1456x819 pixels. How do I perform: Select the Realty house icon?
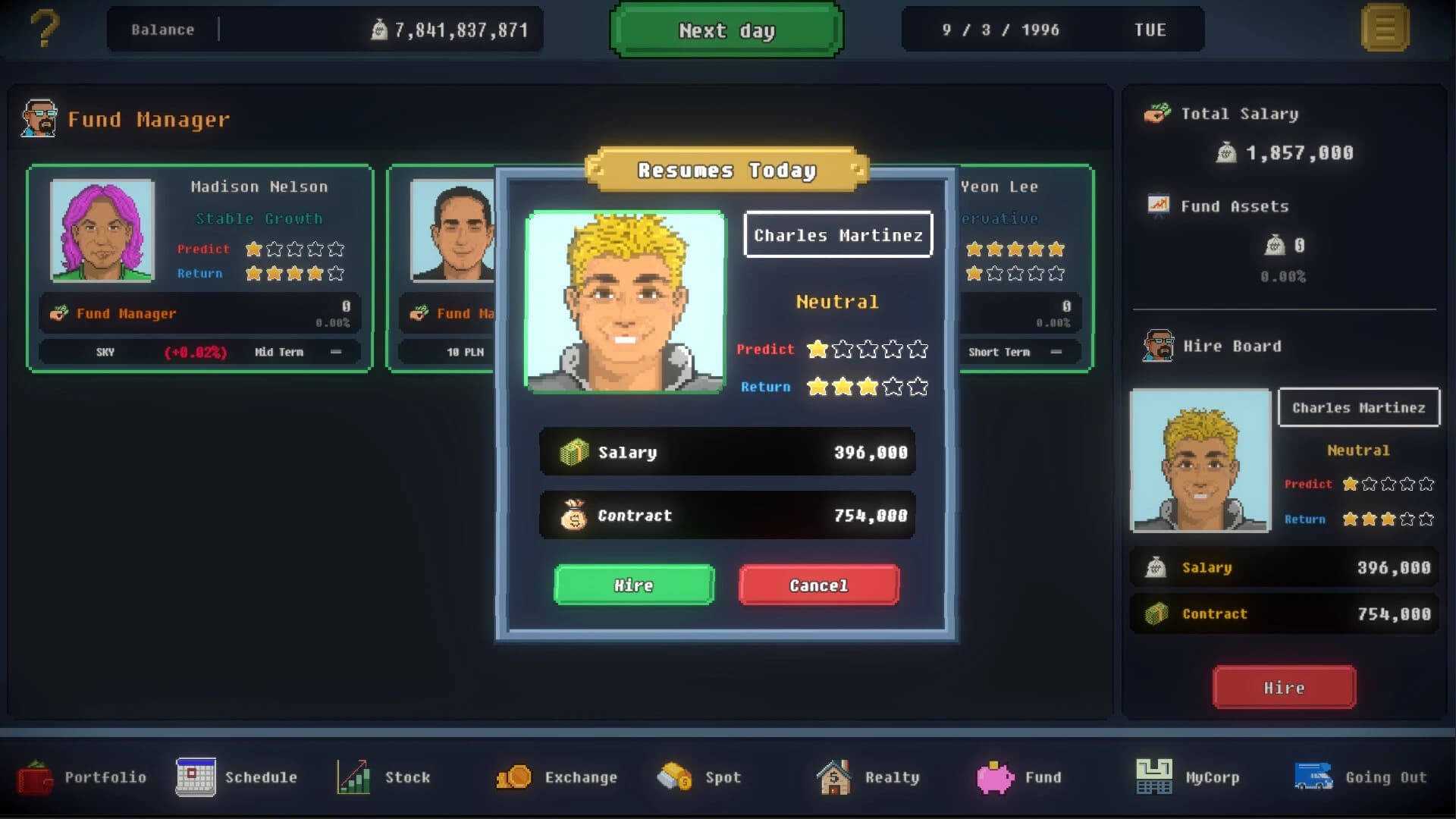tap(833, 777)
